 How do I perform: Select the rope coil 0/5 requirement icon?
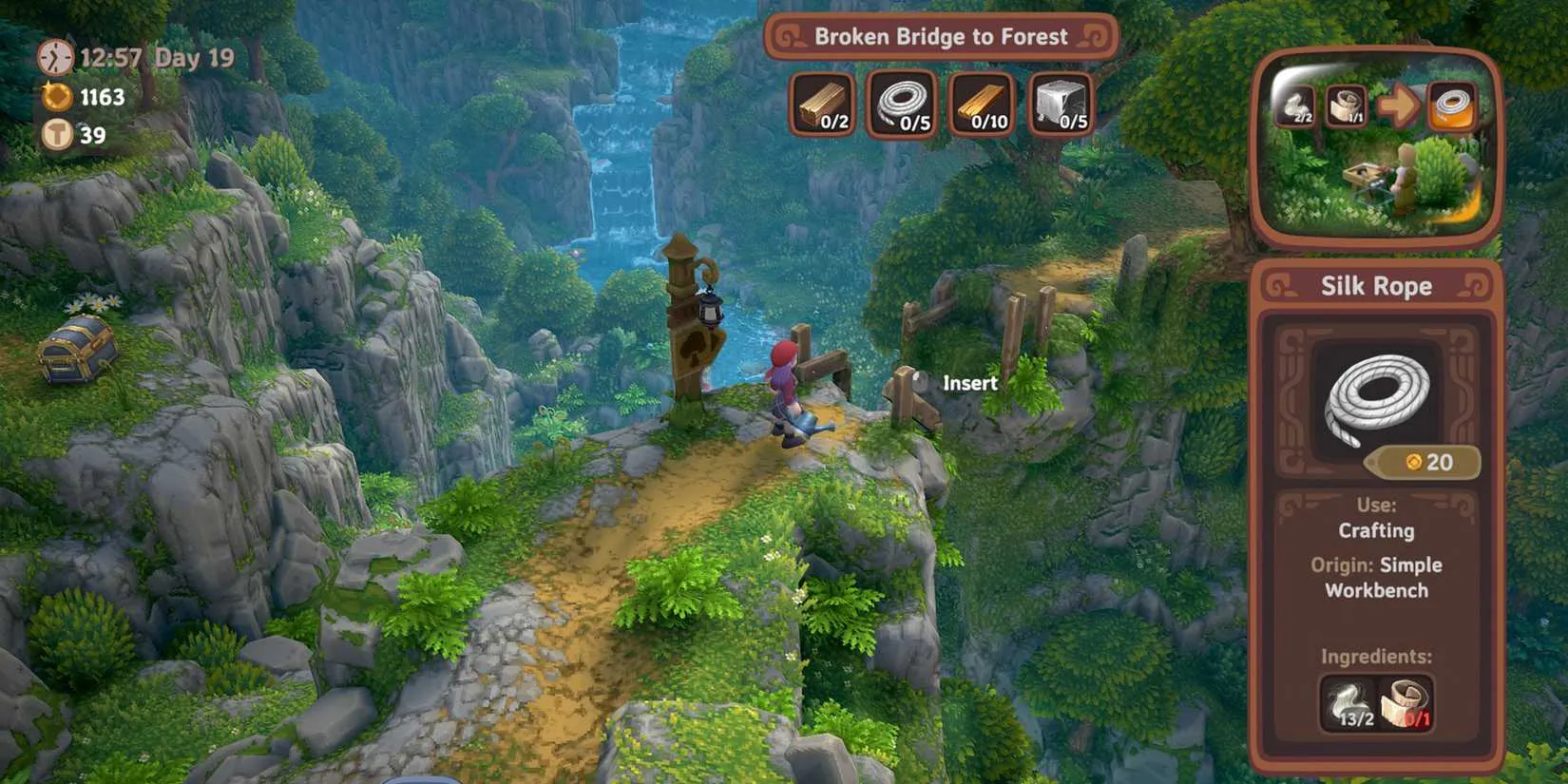[902, 105]
